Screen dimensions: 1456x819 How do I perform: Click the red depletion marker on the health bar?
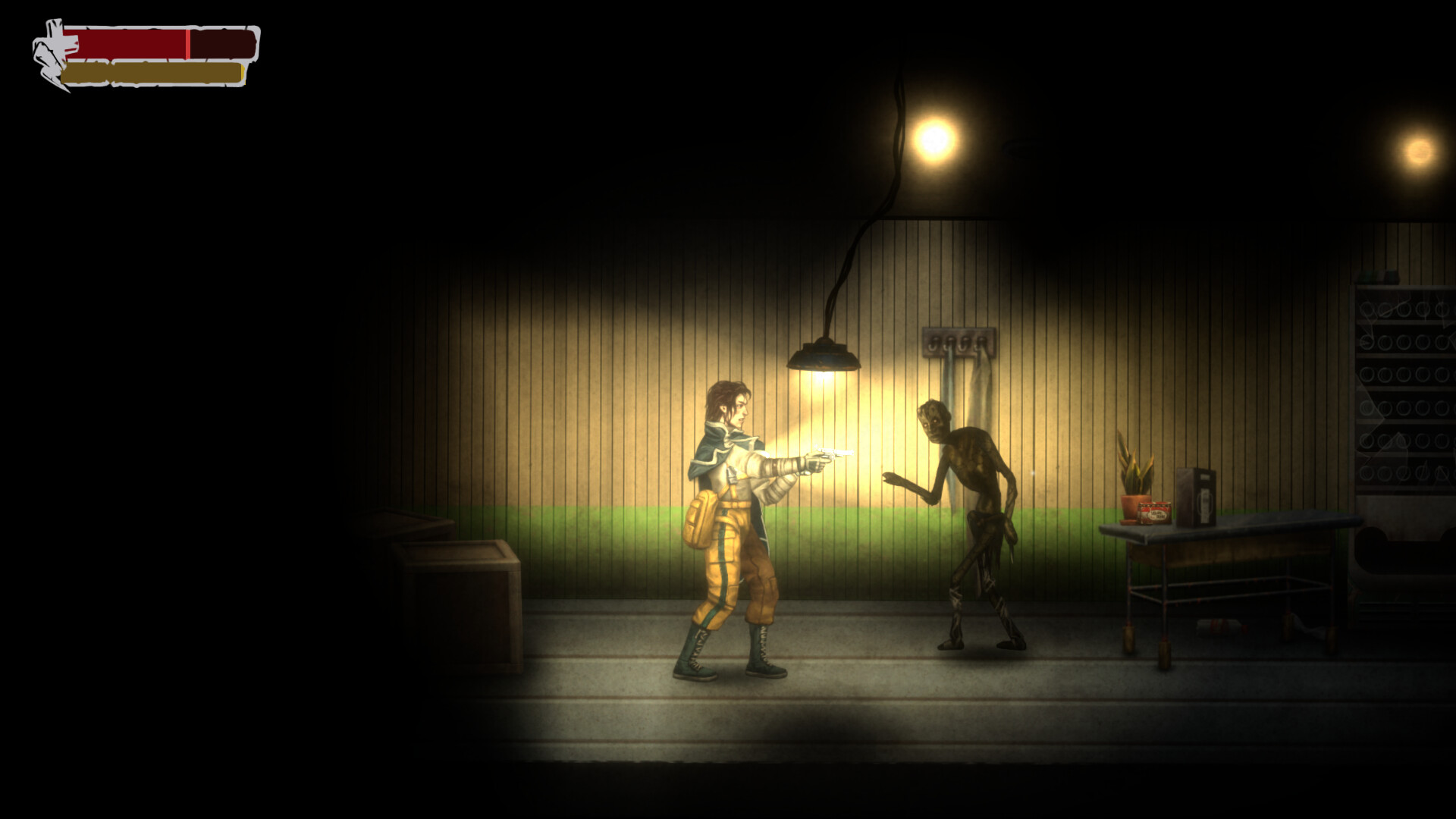coord(187,42)
